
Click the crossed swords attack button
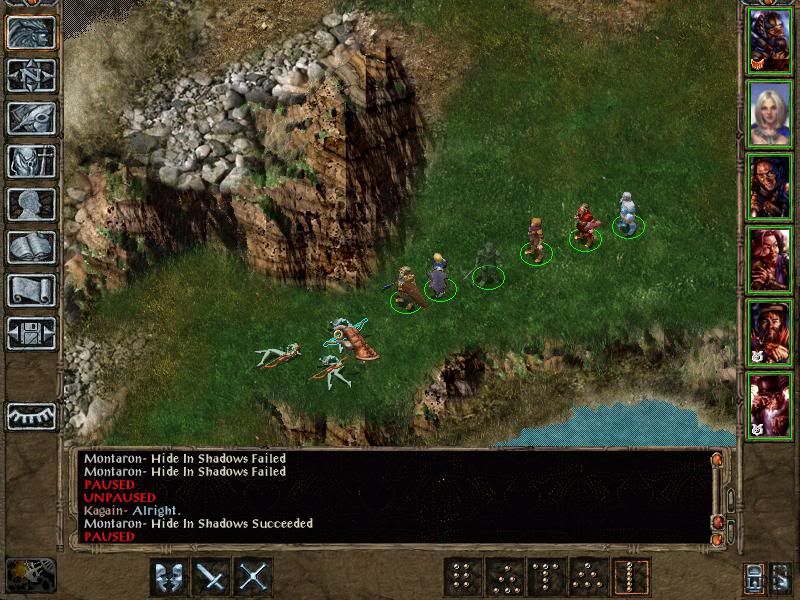254,577
